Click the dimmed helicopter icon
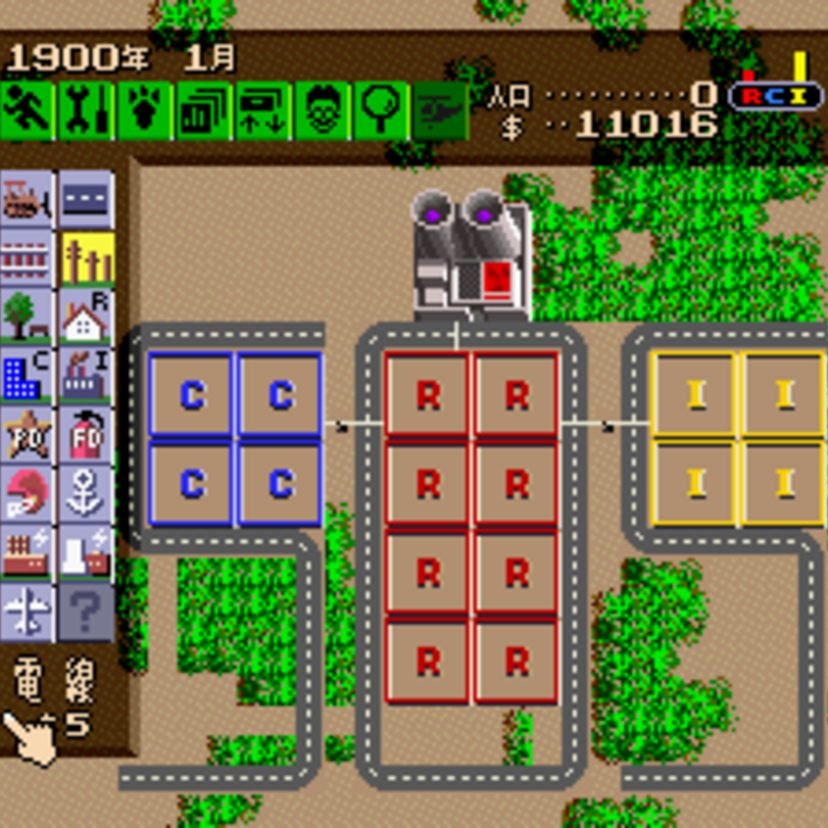828x828 pixels. [x=440, y=110]
